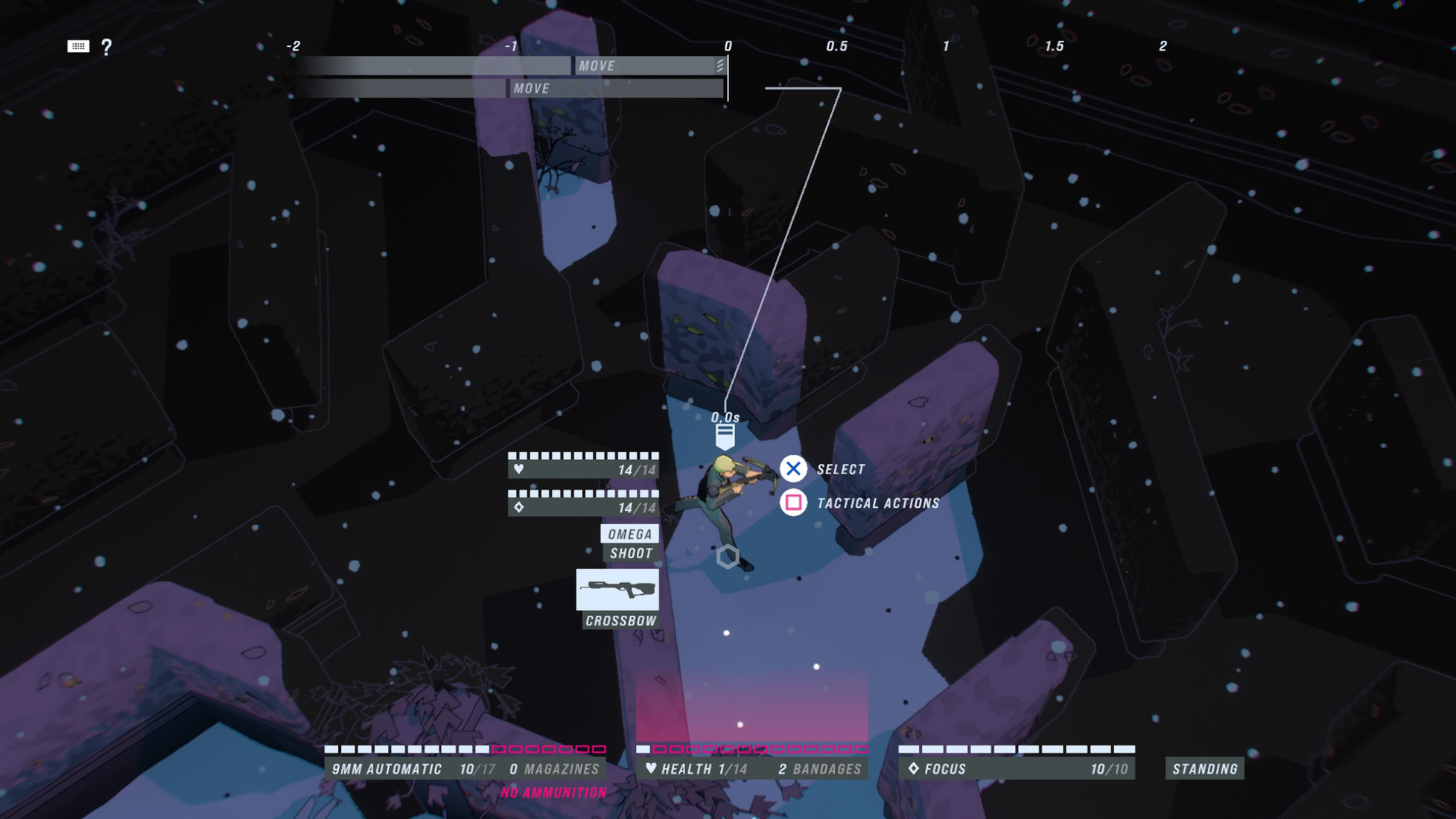Use the 2 Bandages item
The height and width of the screenshot is (819, 1456).
(819, 769)
